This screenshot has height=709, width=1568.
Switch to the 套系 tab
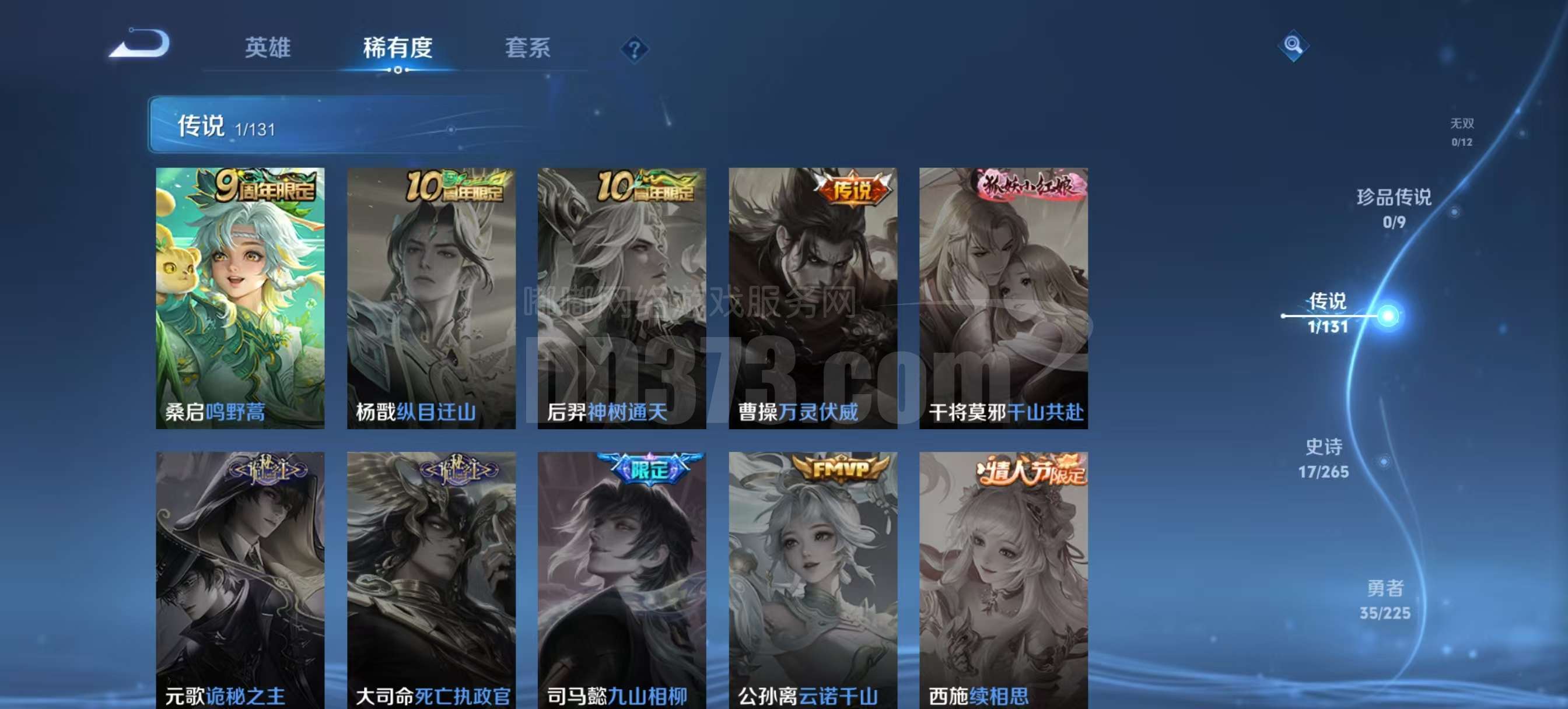(528, 49)
